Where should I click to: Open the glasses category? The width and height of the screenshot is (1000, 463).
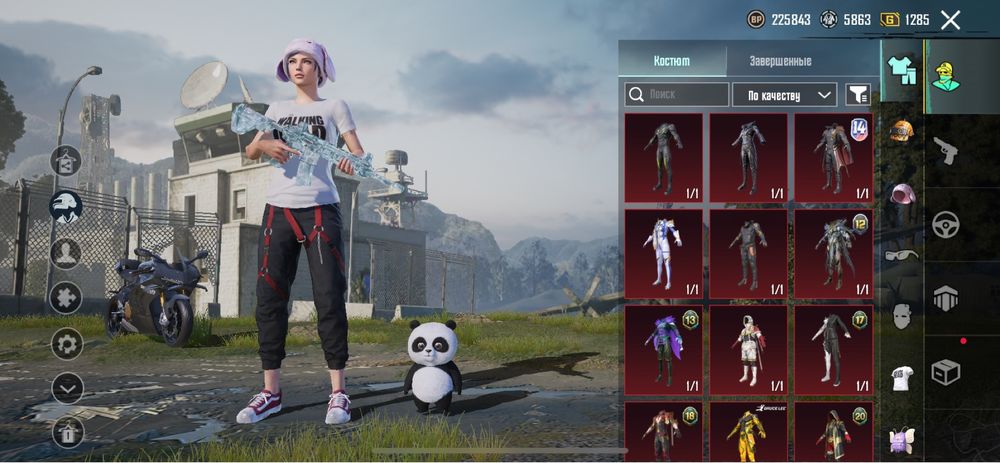(x=902, y=255)
